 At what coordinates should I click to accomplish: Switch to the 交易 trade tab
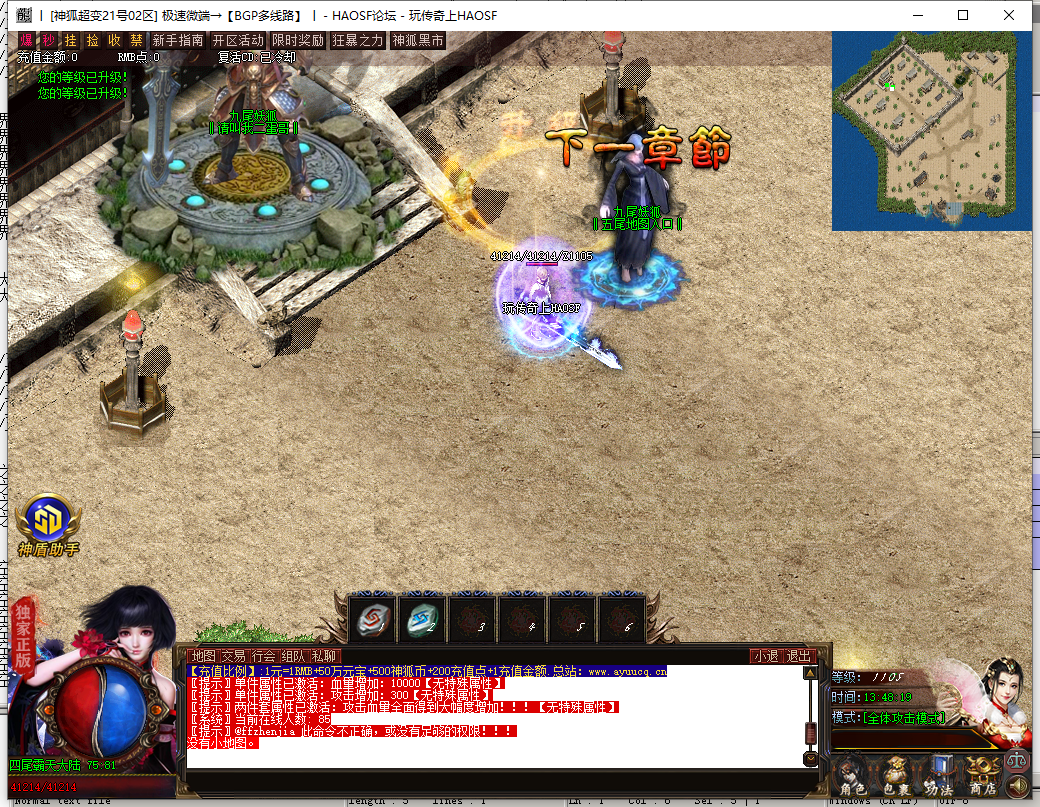pos(233,656)
